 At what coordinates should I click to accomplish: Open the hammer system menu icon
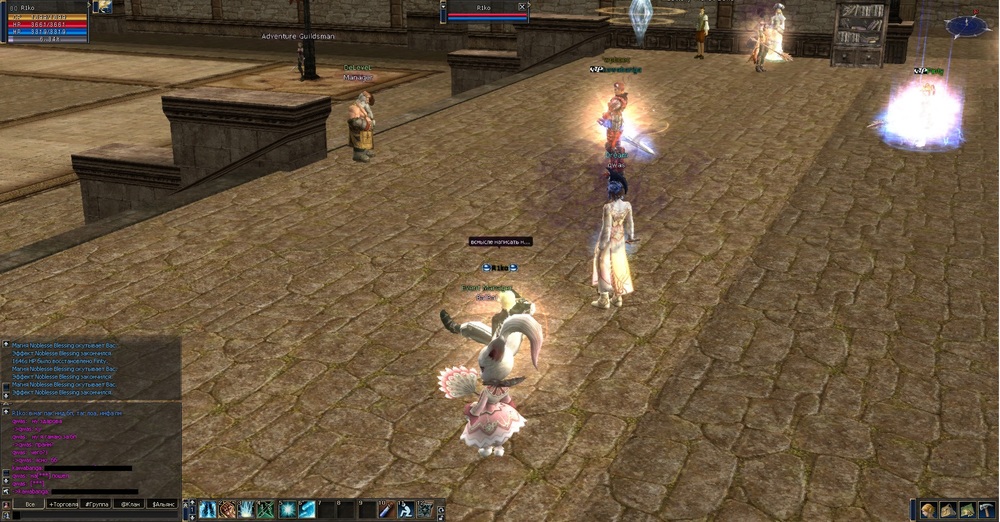coord(987,510)
